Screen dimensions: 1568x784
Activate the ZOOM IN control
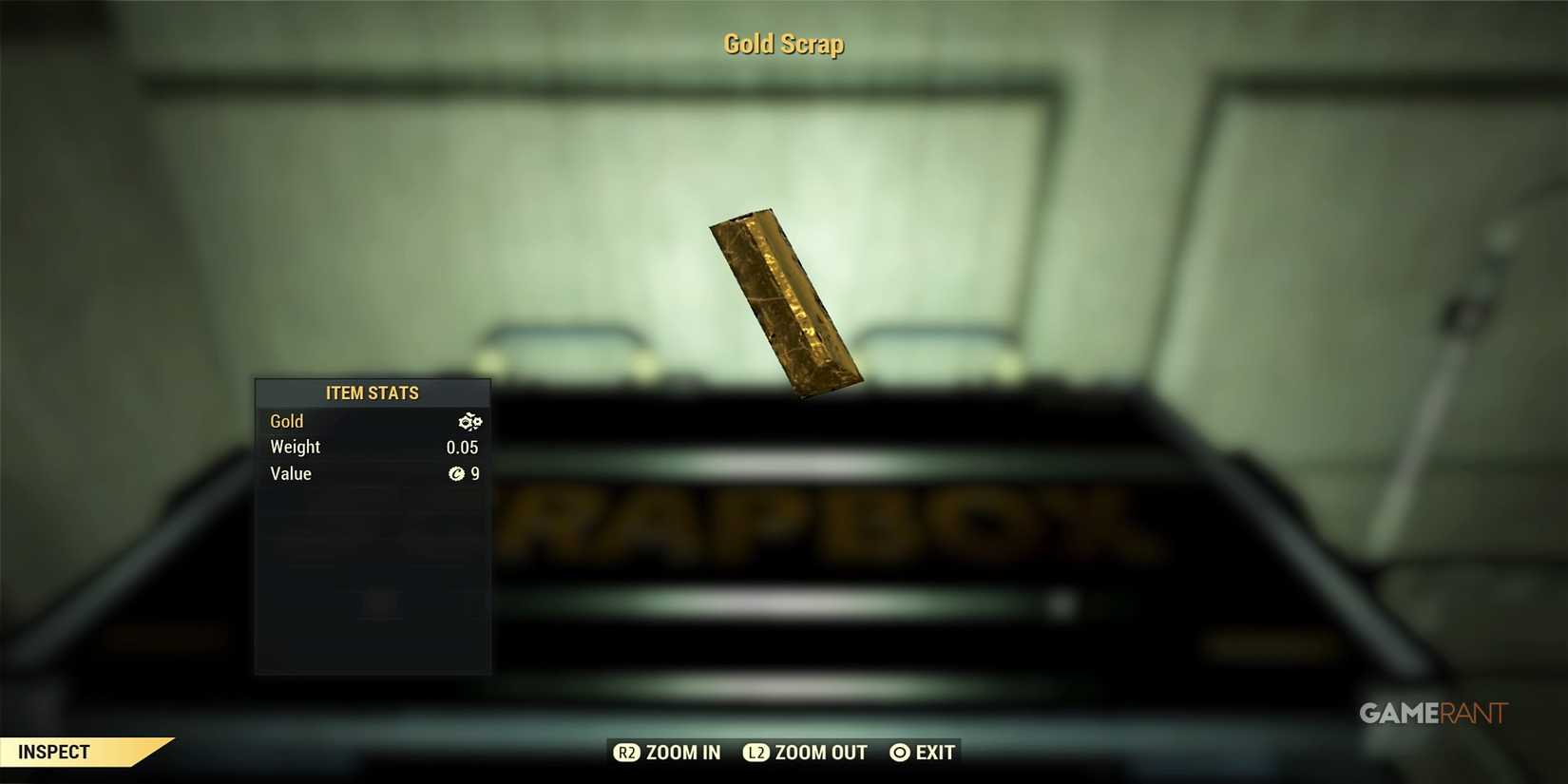click(x=666, y=752)
